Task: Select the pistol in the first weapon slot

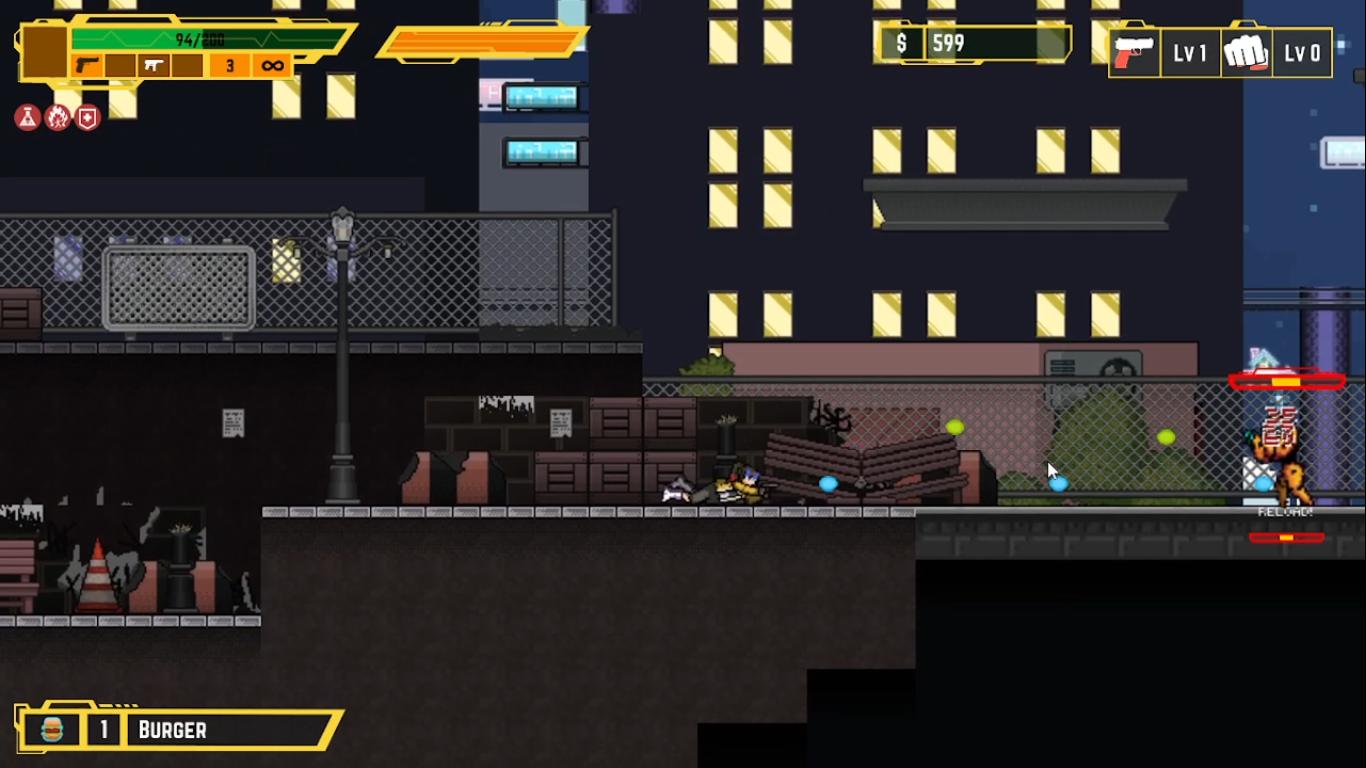Action: 88,66
